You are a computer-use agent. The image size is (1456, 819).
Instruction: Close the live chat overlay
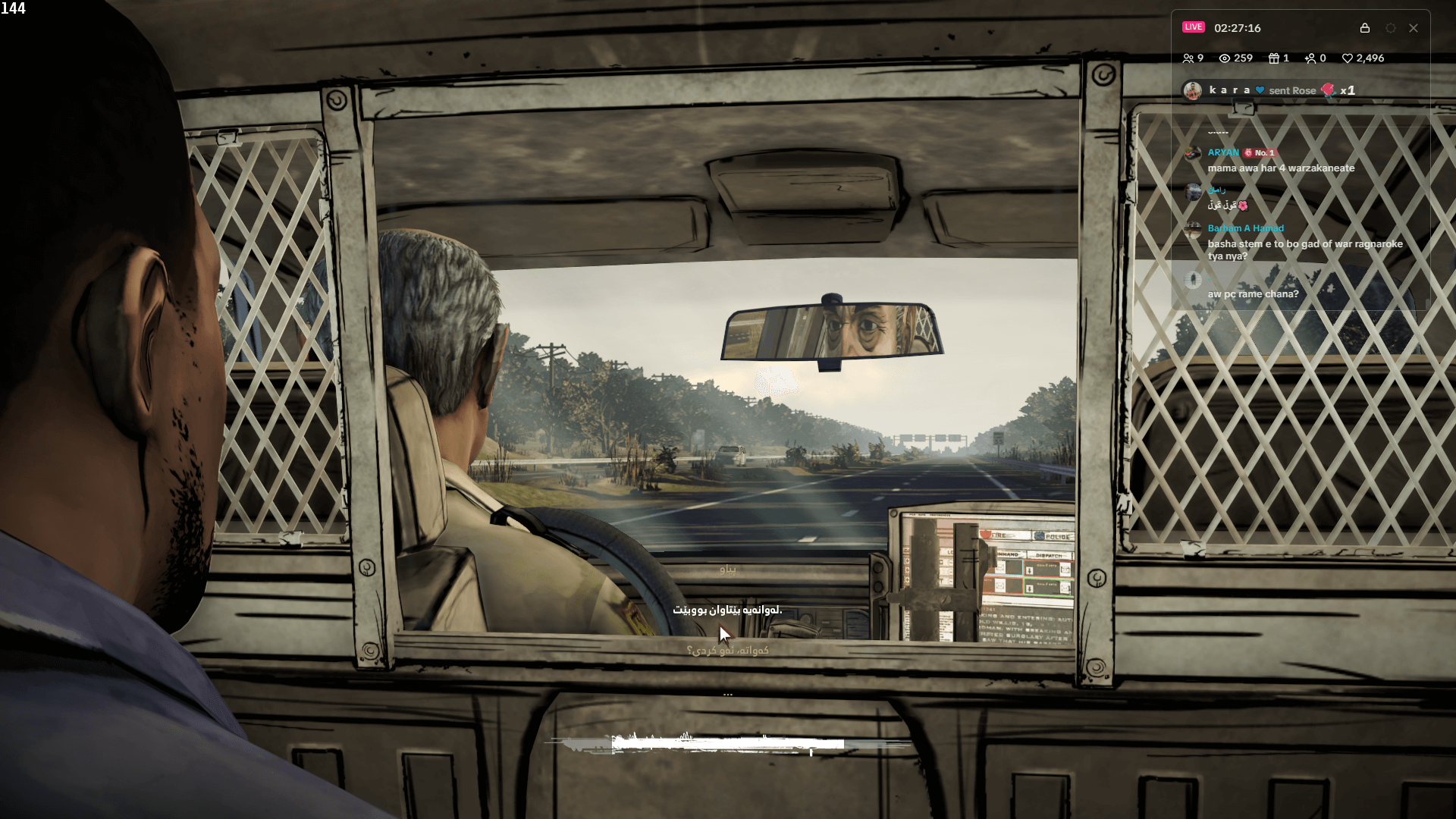(1414, 28)
